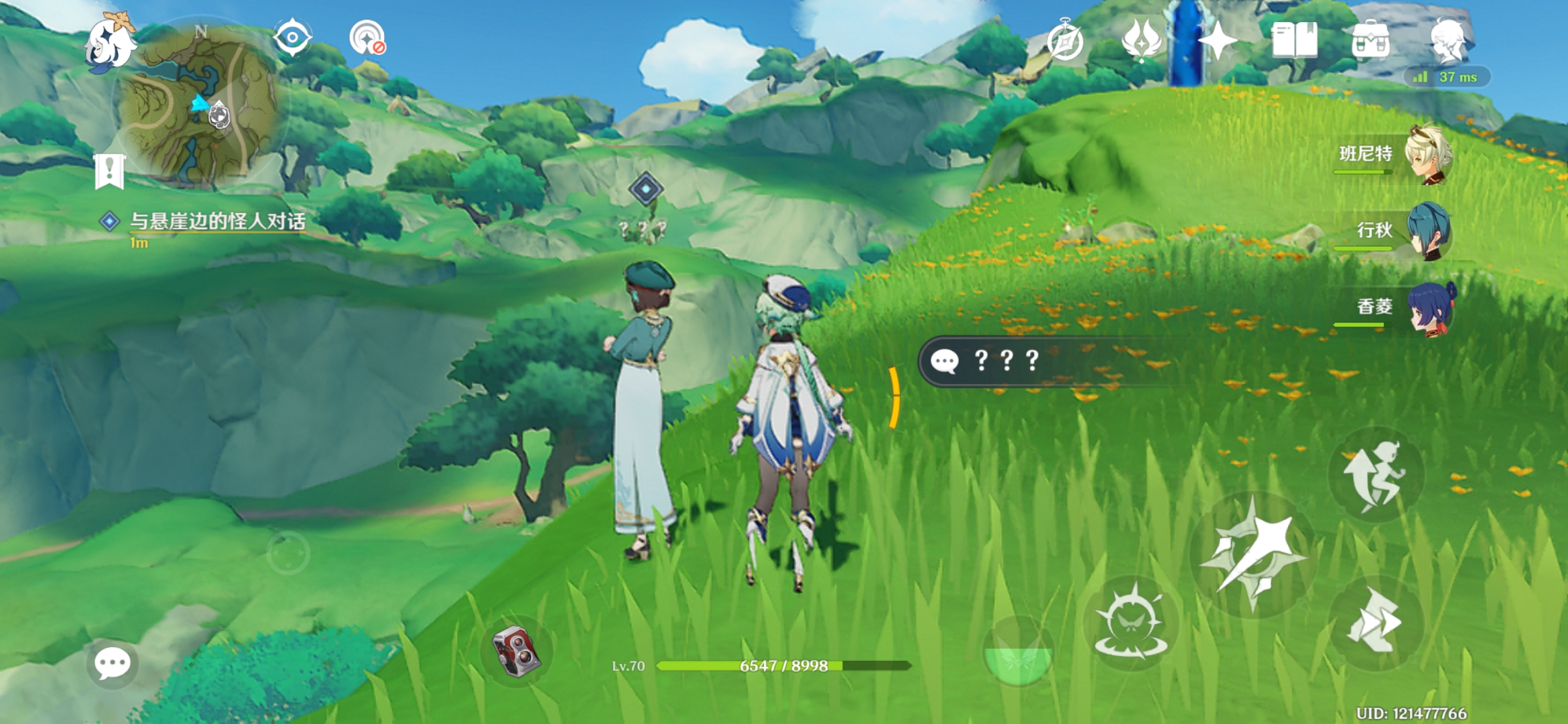Use the red camera gadget
The width and height of the screenshot is (1568, 724).
pyautogui.click(x=516, y=650)
